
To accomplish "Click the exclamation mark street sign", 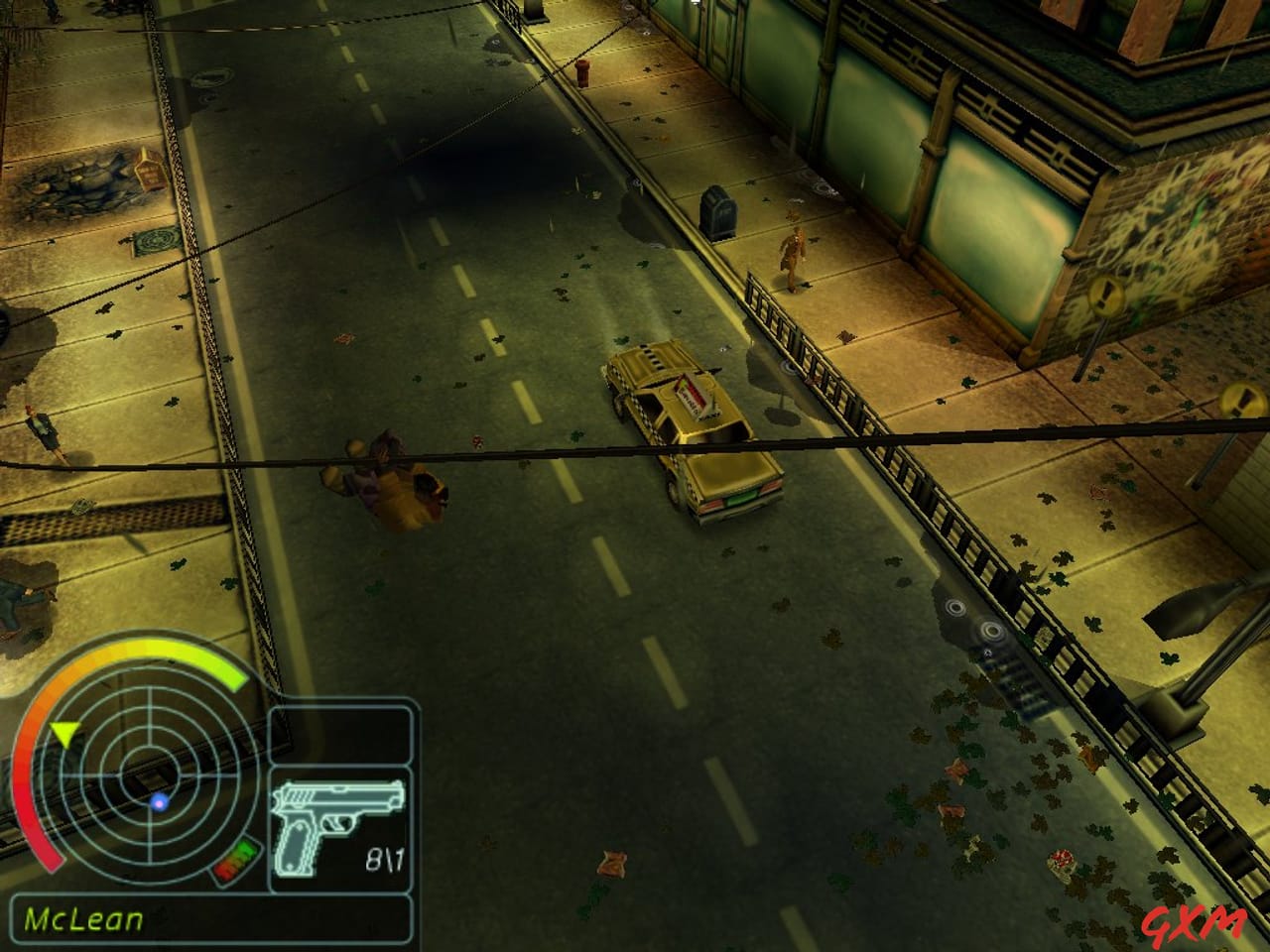I will pyautogui.click(x=1104, y=297).
